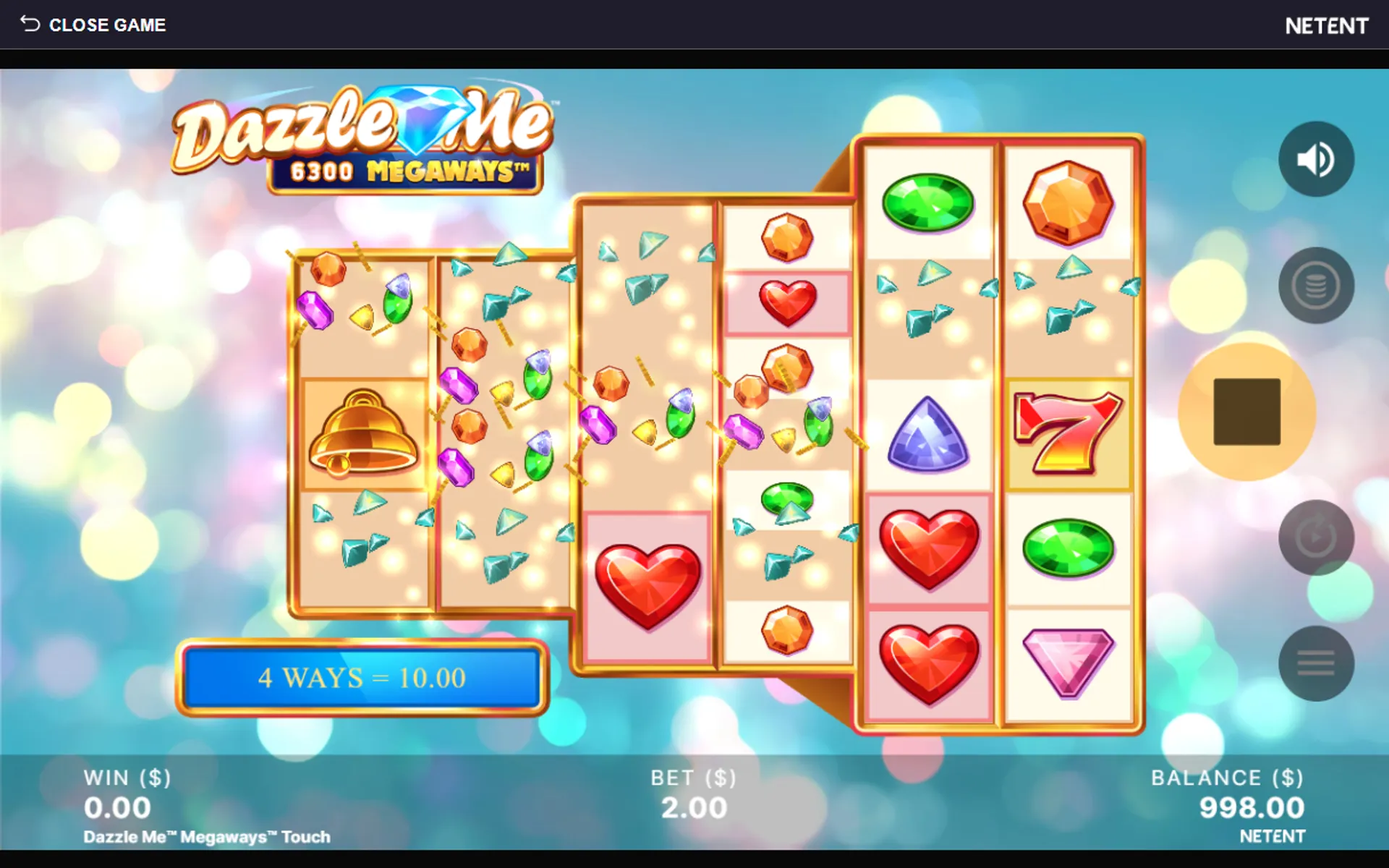Open the bet coins settings
1389x868 pixels.
pyautogui.click(x=1315, y=286)
